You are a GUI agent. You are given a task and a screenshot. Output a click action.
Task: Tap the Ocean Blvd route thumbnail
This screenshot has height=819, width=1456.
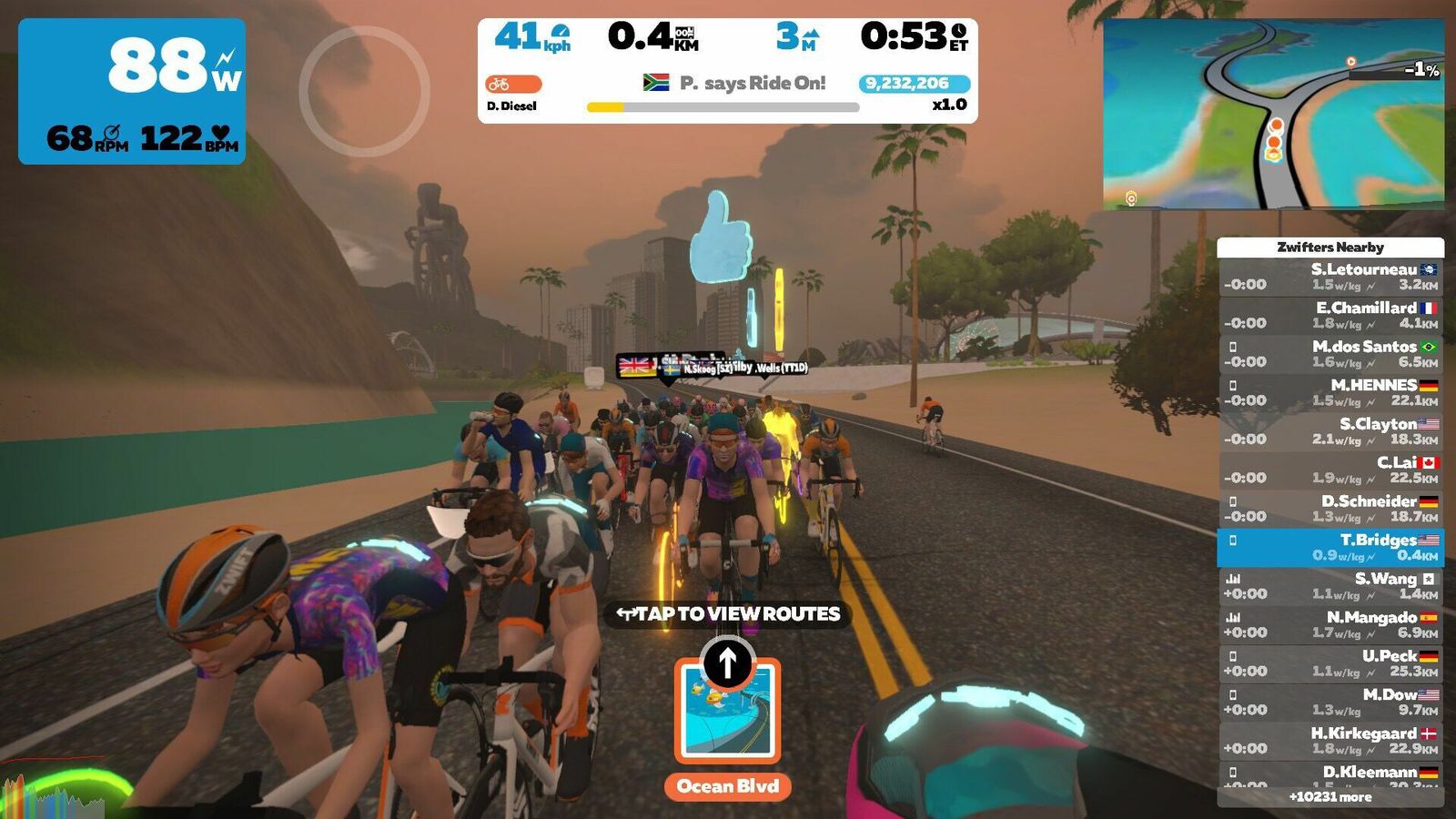[x=727, y=711]
